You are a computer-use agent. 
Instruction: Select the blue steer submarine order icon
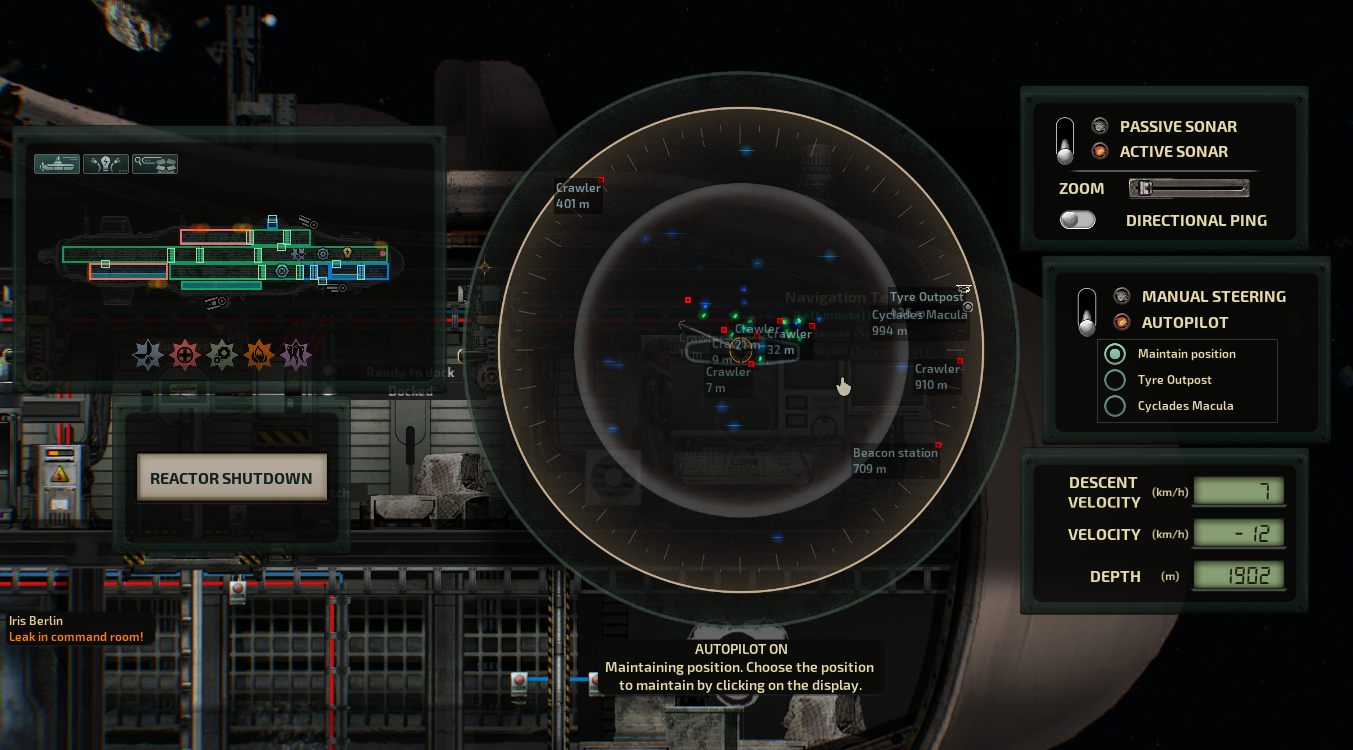(148, 352)
